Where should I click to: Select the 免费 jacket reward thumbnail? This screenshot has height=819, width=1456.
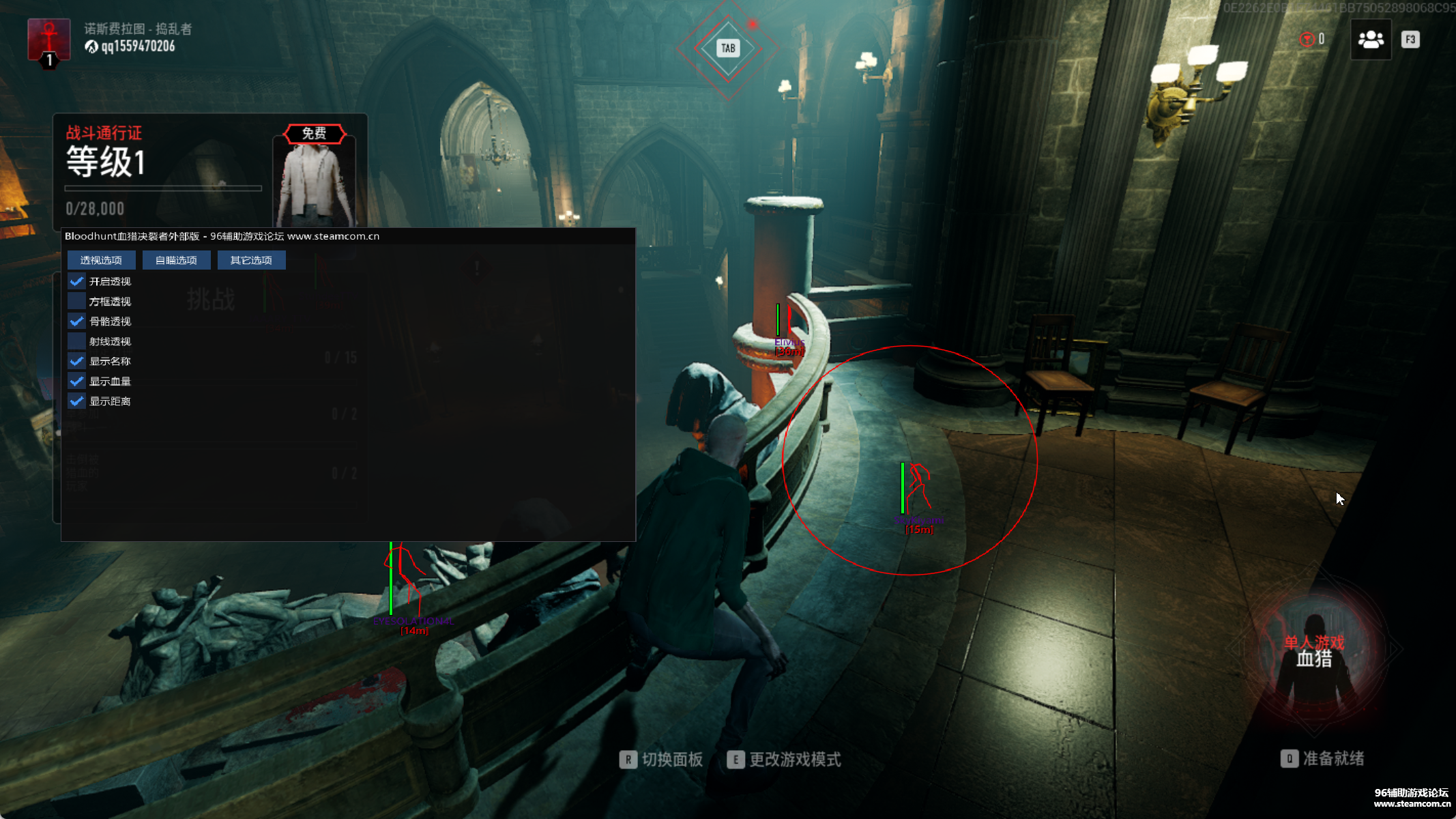[315, 179]
